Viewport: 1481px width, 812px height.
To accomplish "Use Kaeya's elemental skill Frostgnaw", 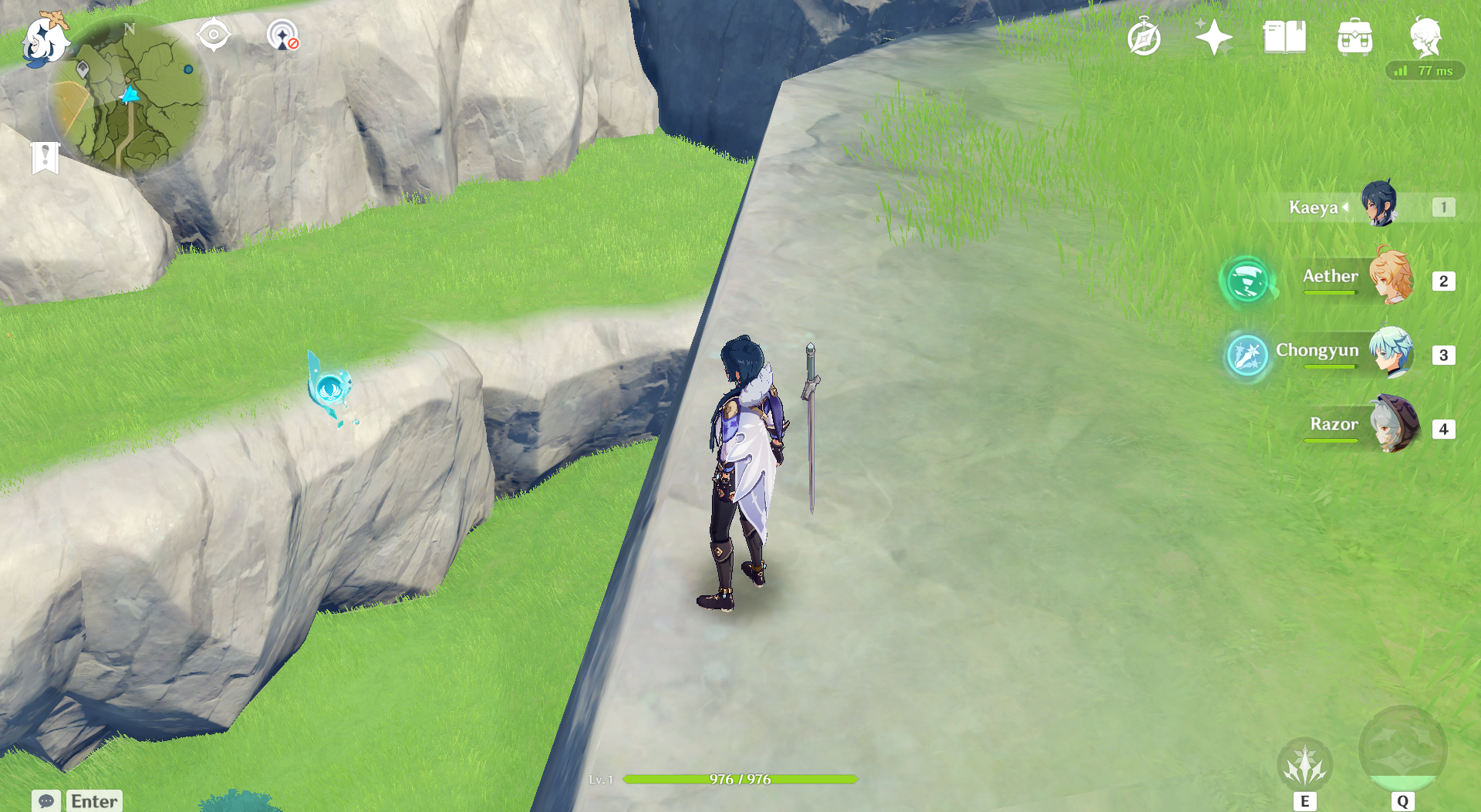I will [x=1304, y=765].
